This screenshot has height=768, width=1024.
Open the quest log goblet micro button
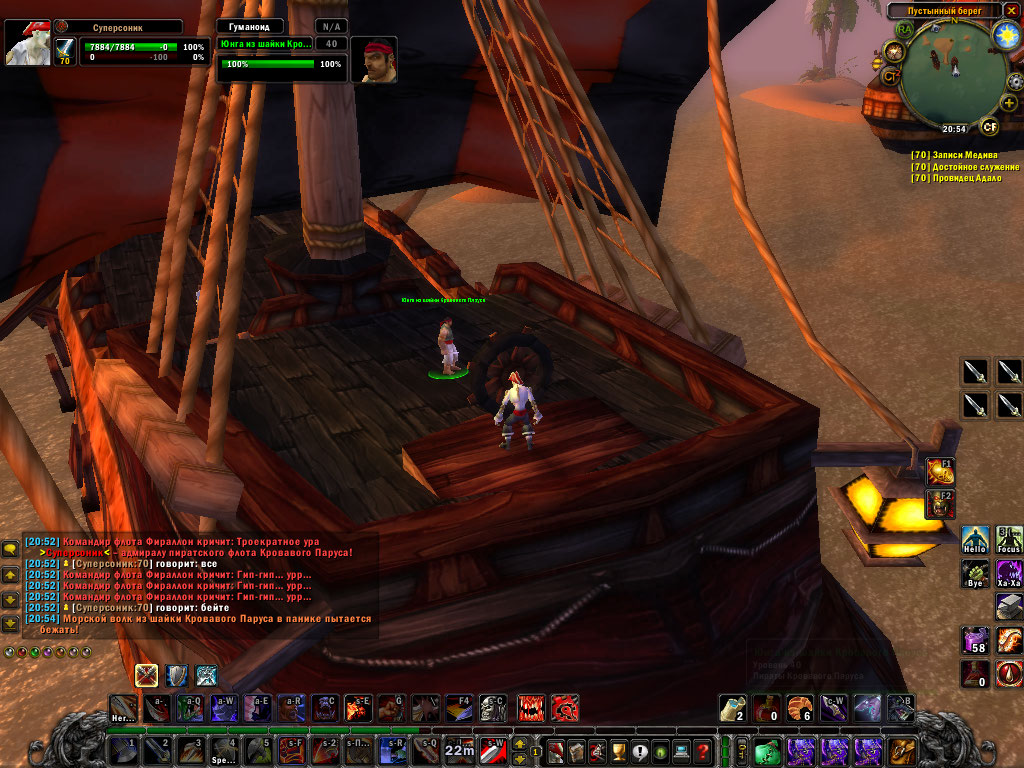pos(618,750)
